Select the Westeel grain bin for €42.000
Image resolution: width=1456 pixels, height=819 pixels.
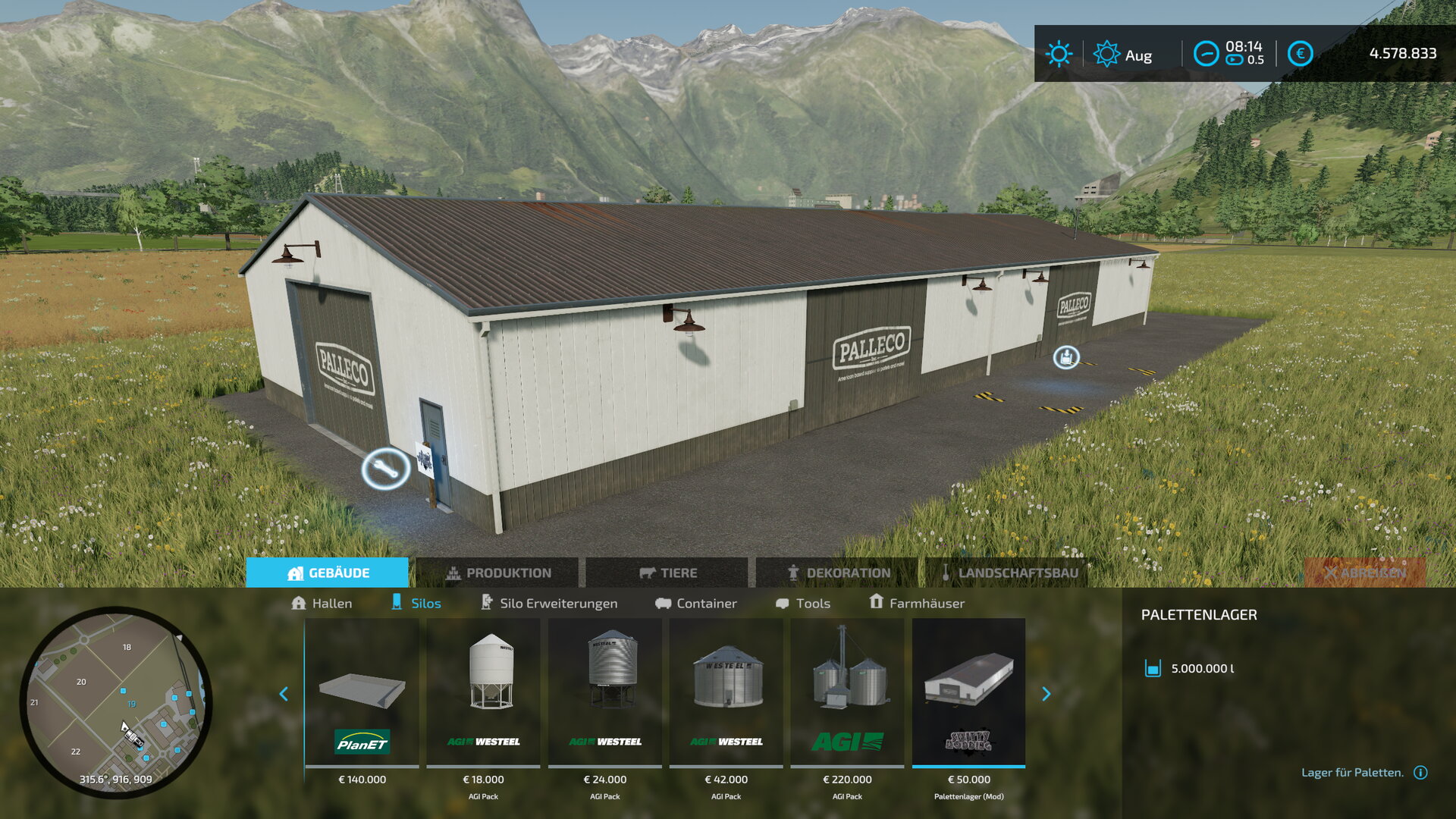click(726, 694)
